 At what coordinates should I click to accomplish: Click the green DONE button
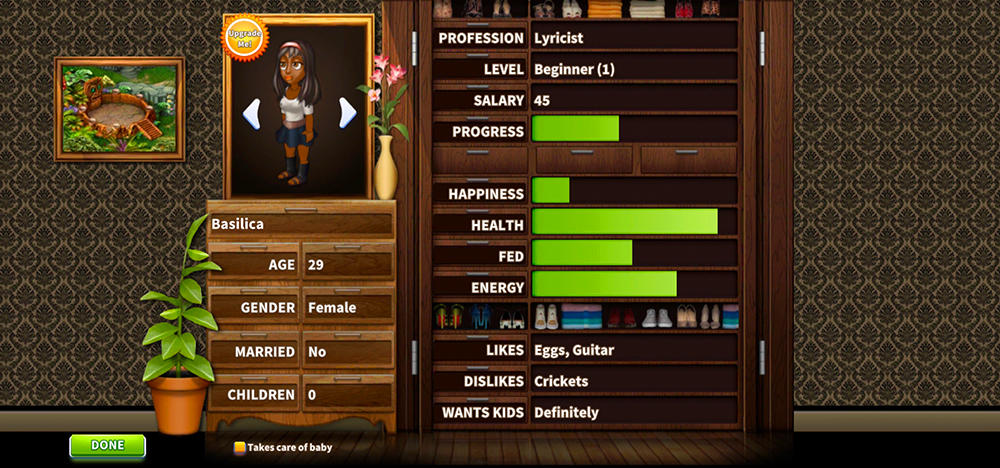[107, 446]
